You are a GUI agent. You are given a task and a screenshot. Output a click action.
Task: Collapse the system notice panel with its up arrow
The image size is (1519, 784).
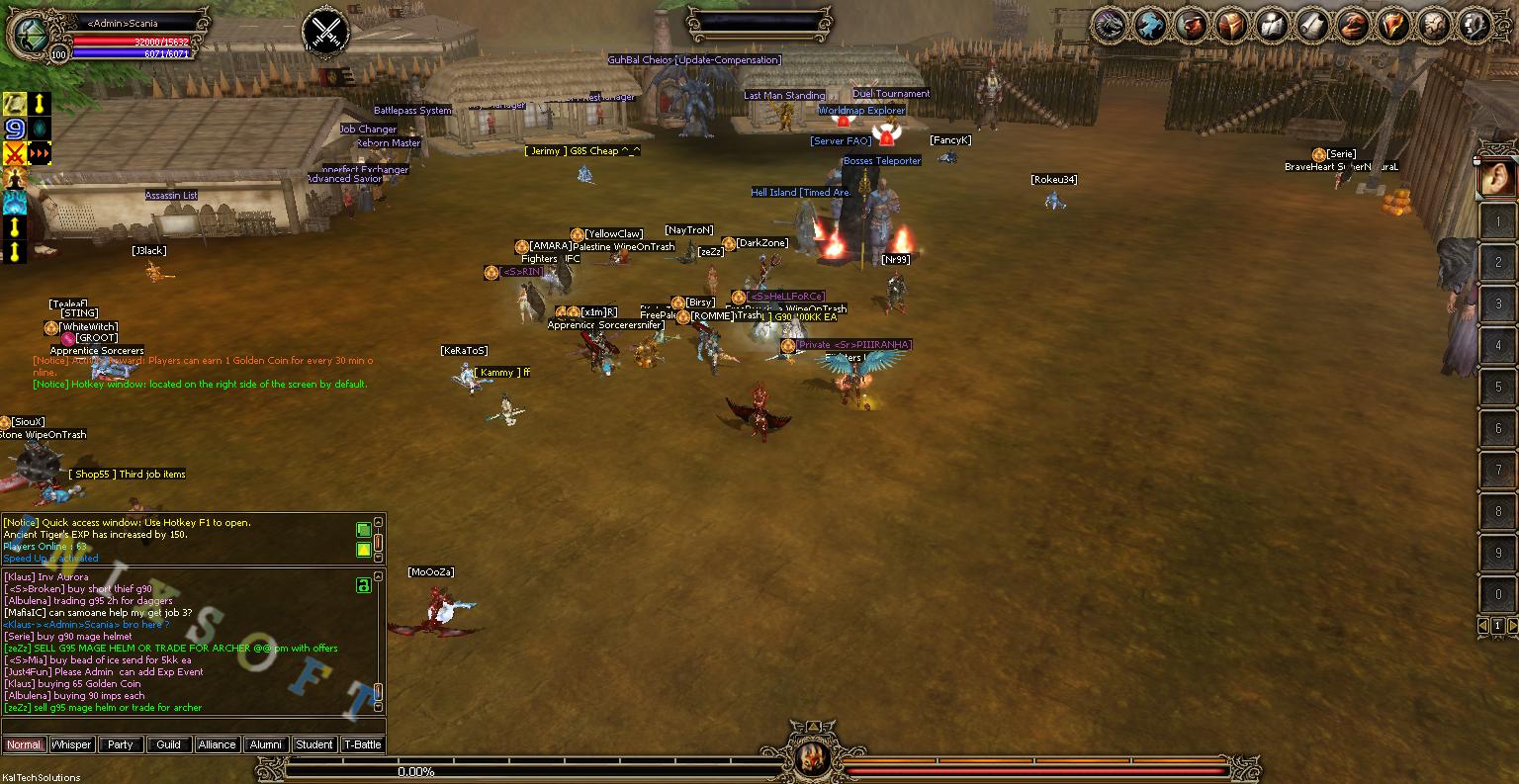(x=378, y=521)
